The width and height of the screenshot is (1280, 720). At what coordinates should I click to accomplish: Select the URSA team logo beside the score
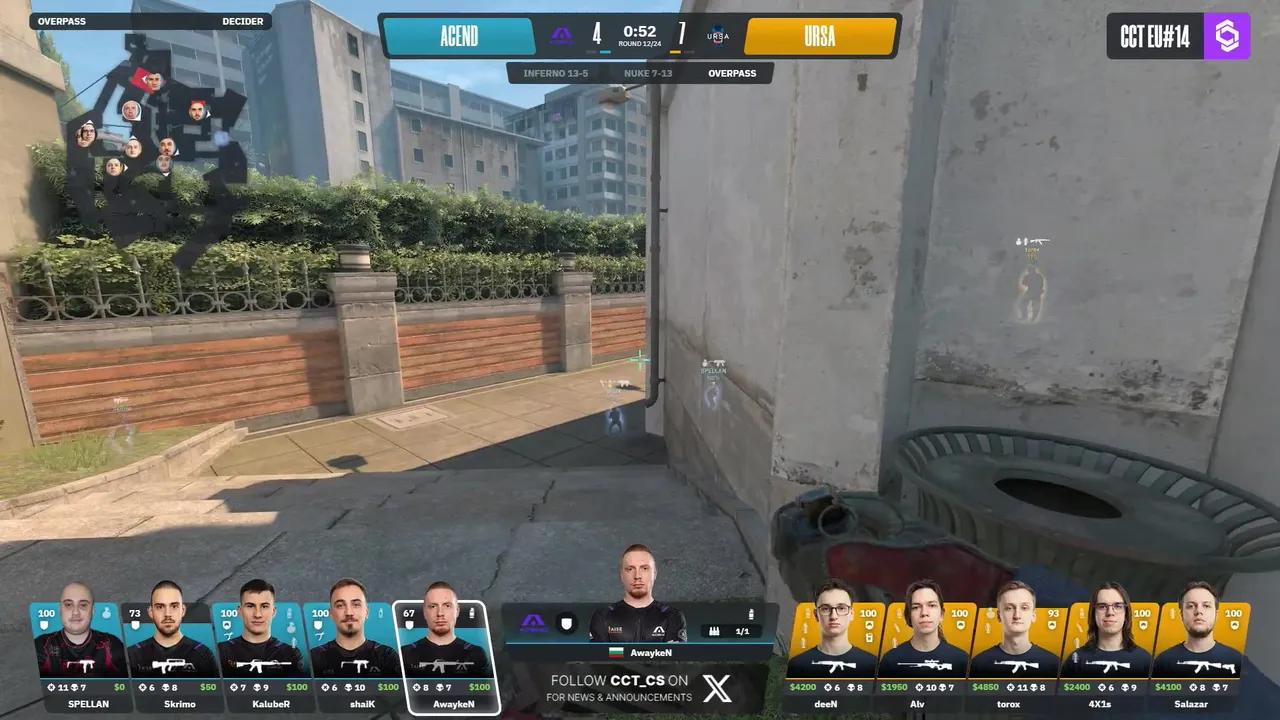[x=717, y=36]
